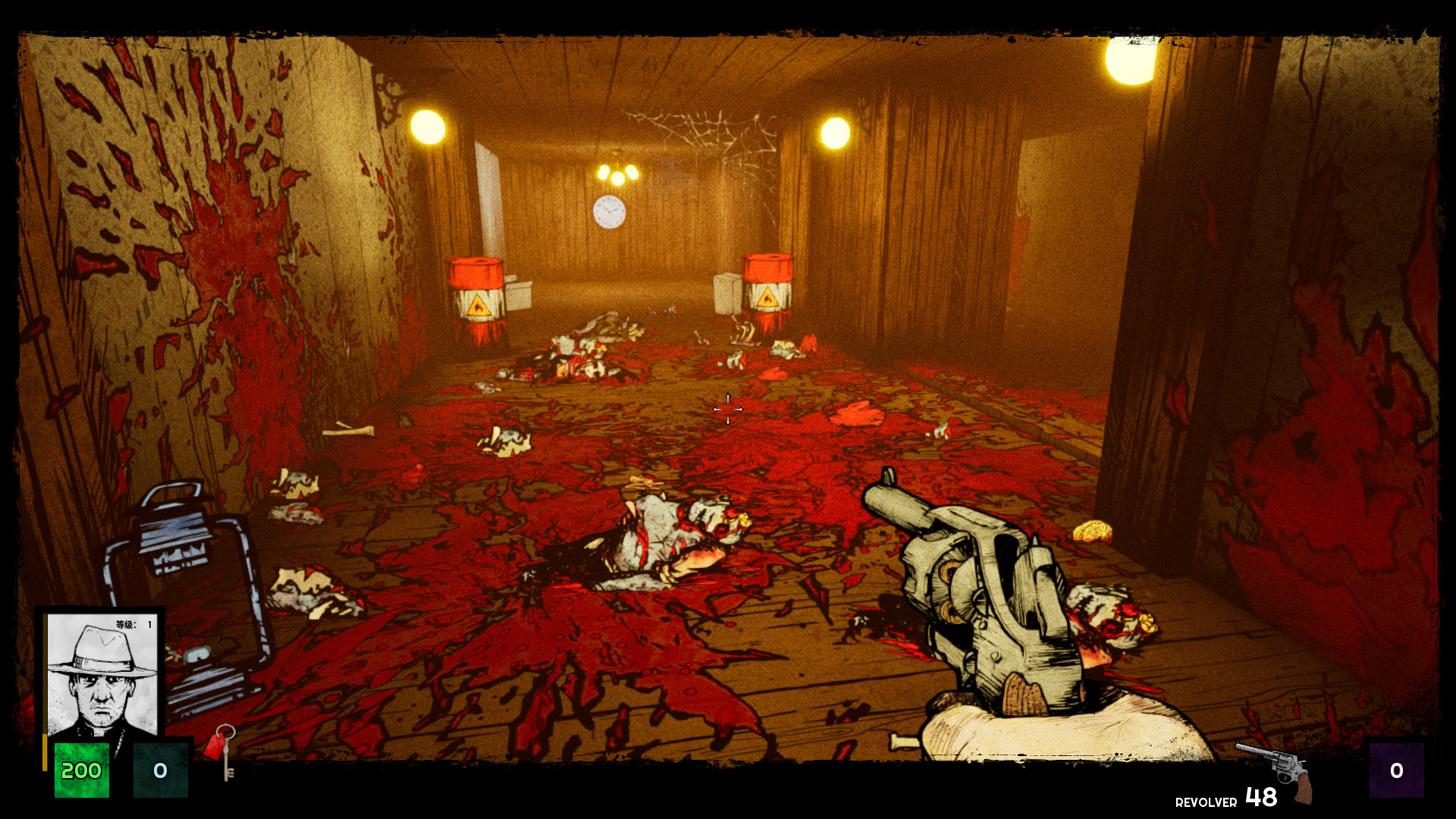The height and width of the screenshot is (819, 1456).
Task: Click the revolver weapon icon
Action: [x=1276, y=770]
